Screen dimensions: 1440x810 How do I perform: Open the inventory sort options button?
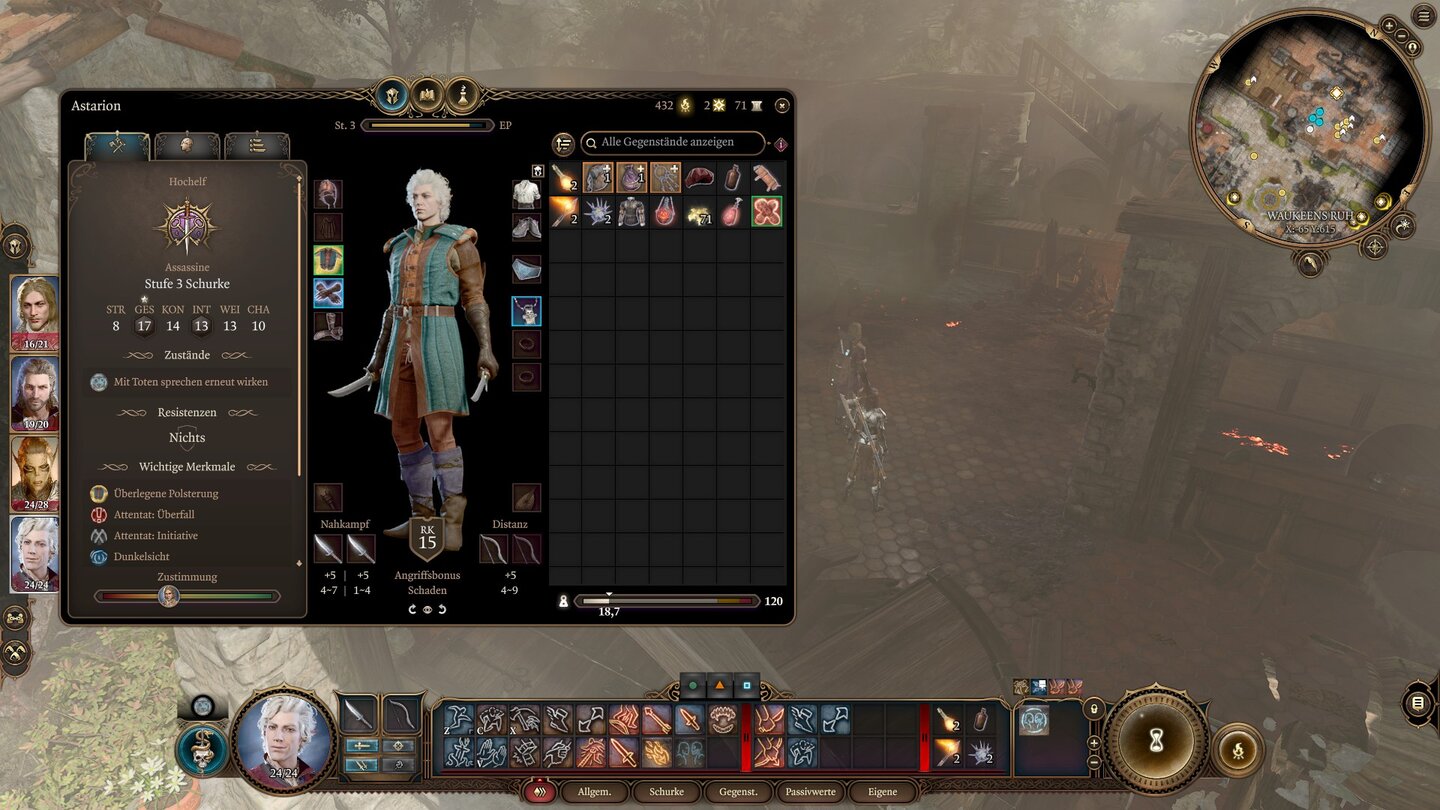coord(563,144)
